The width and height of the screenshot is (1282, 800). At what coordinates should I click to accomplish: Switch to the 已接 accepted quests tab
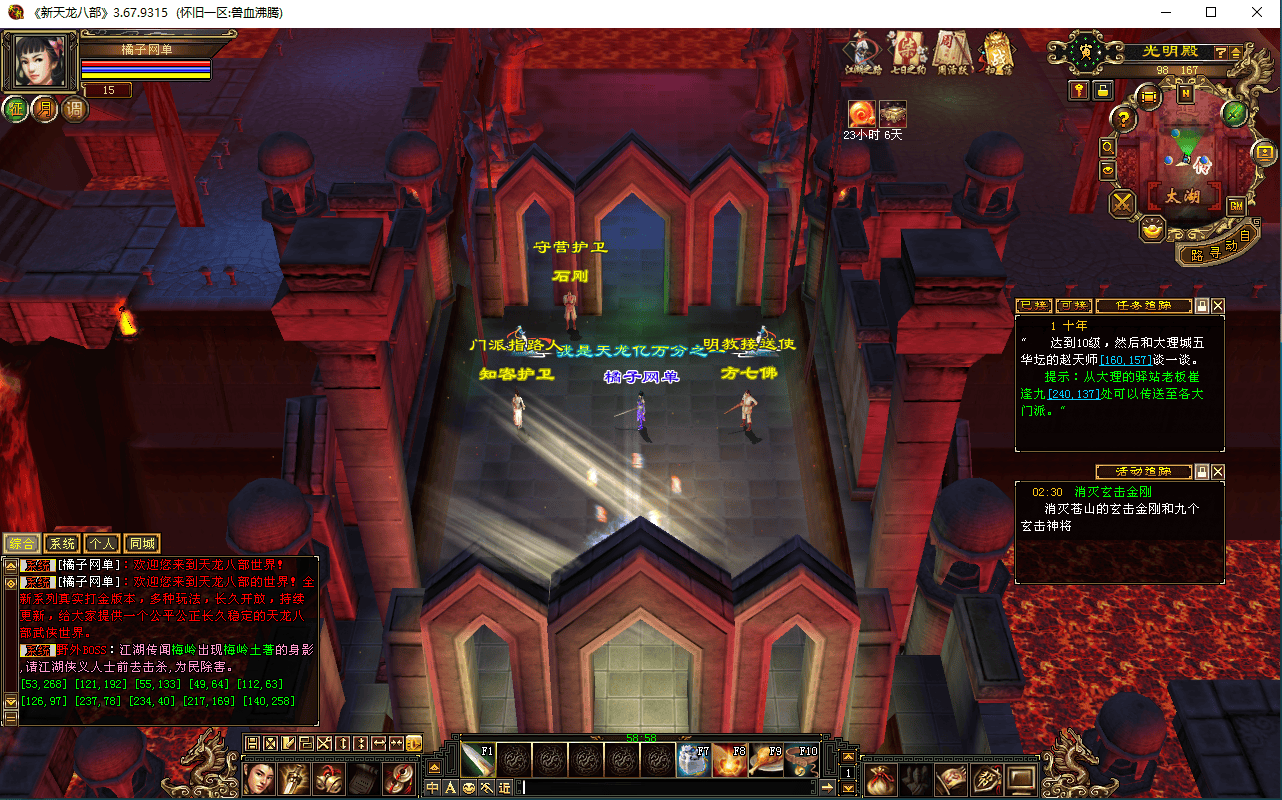point(1034,306)
